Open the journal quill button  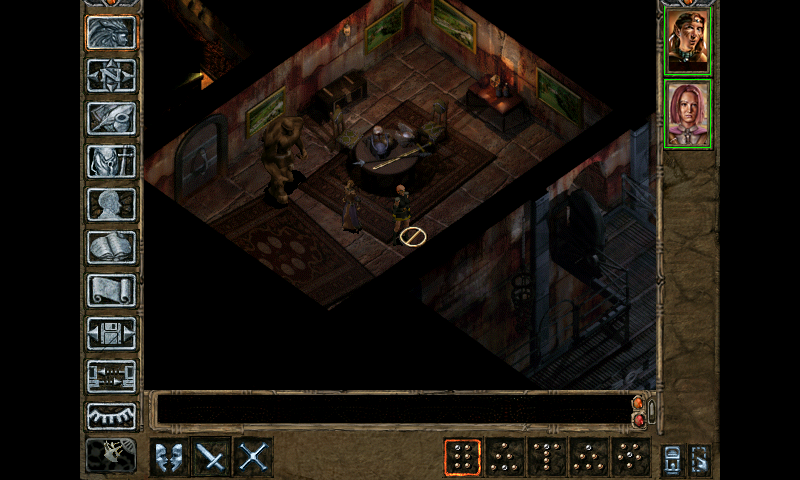point(111,118)
